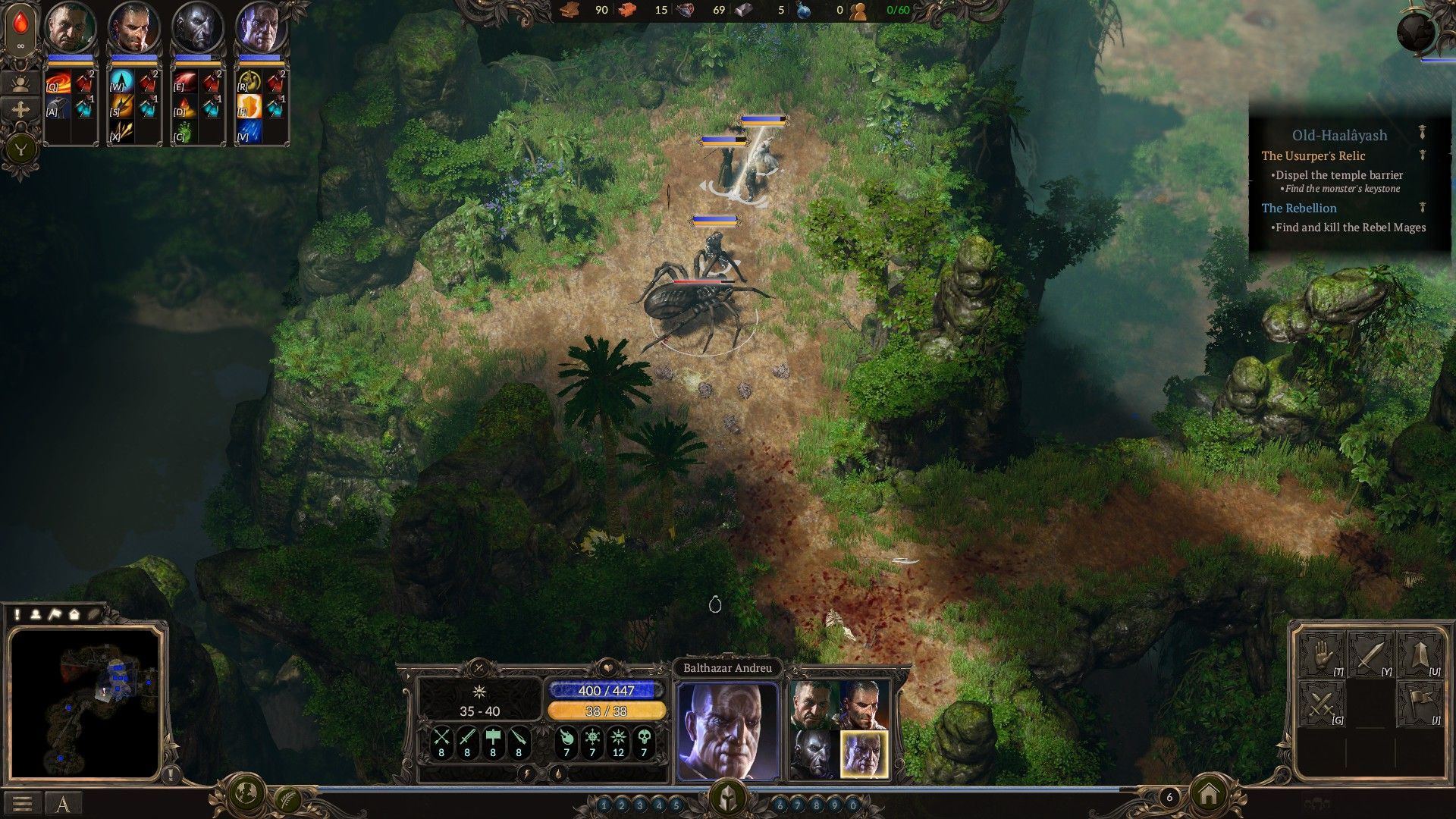
Task: Click the Move command arrow icon
Action: click(x=1420, y=655)
